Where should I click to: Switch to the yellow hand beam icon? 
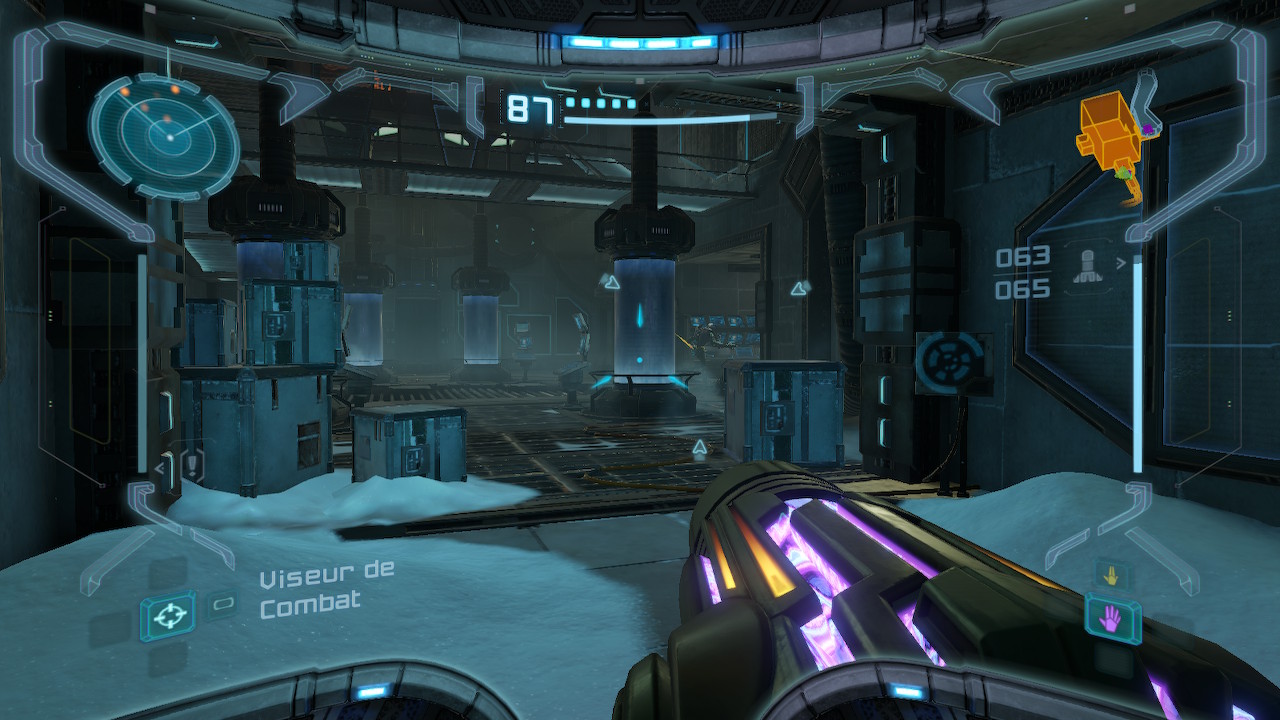1112,575
